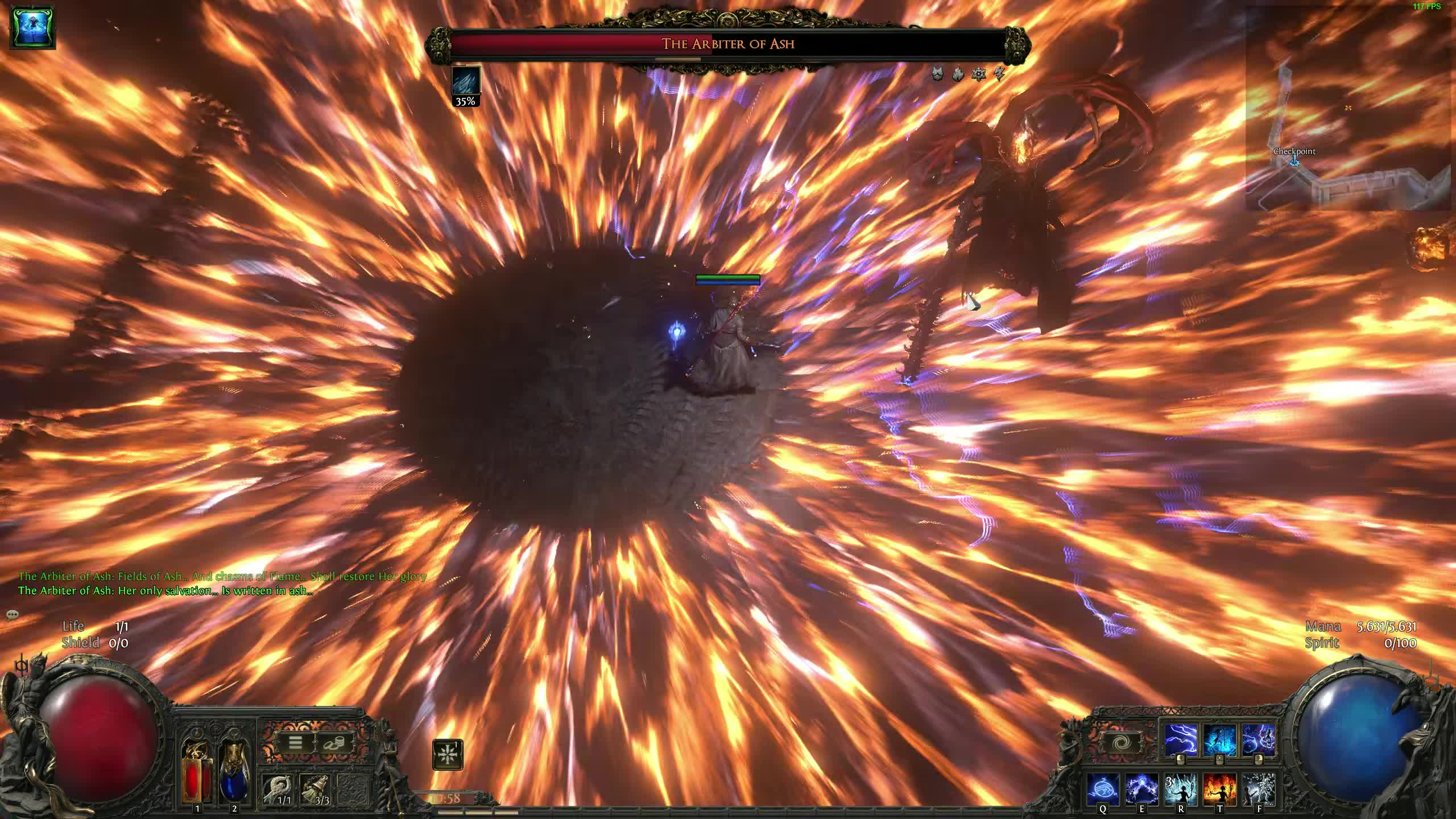This screenshot has height=819, width=1456.
Task: Activate the lightning orb skill on right mouse
Action: click(1258, 741)
